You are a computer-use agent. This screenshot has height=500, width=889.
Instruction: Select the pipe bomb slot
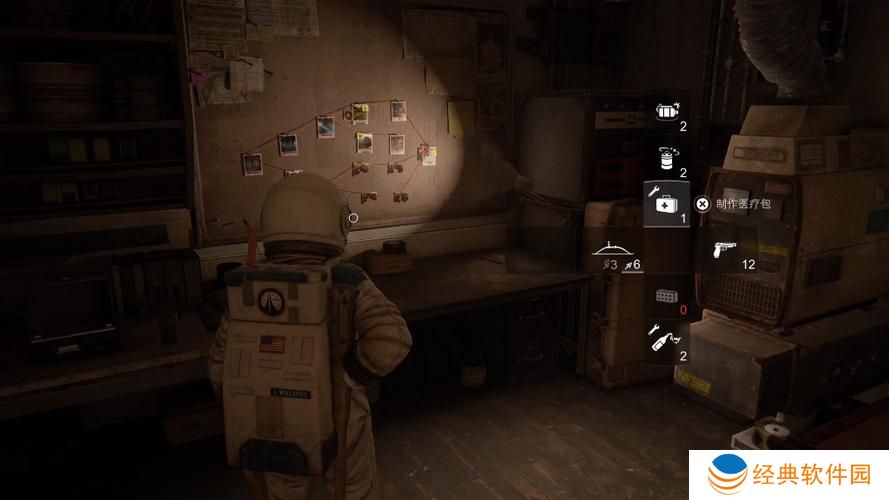point(667,112)
